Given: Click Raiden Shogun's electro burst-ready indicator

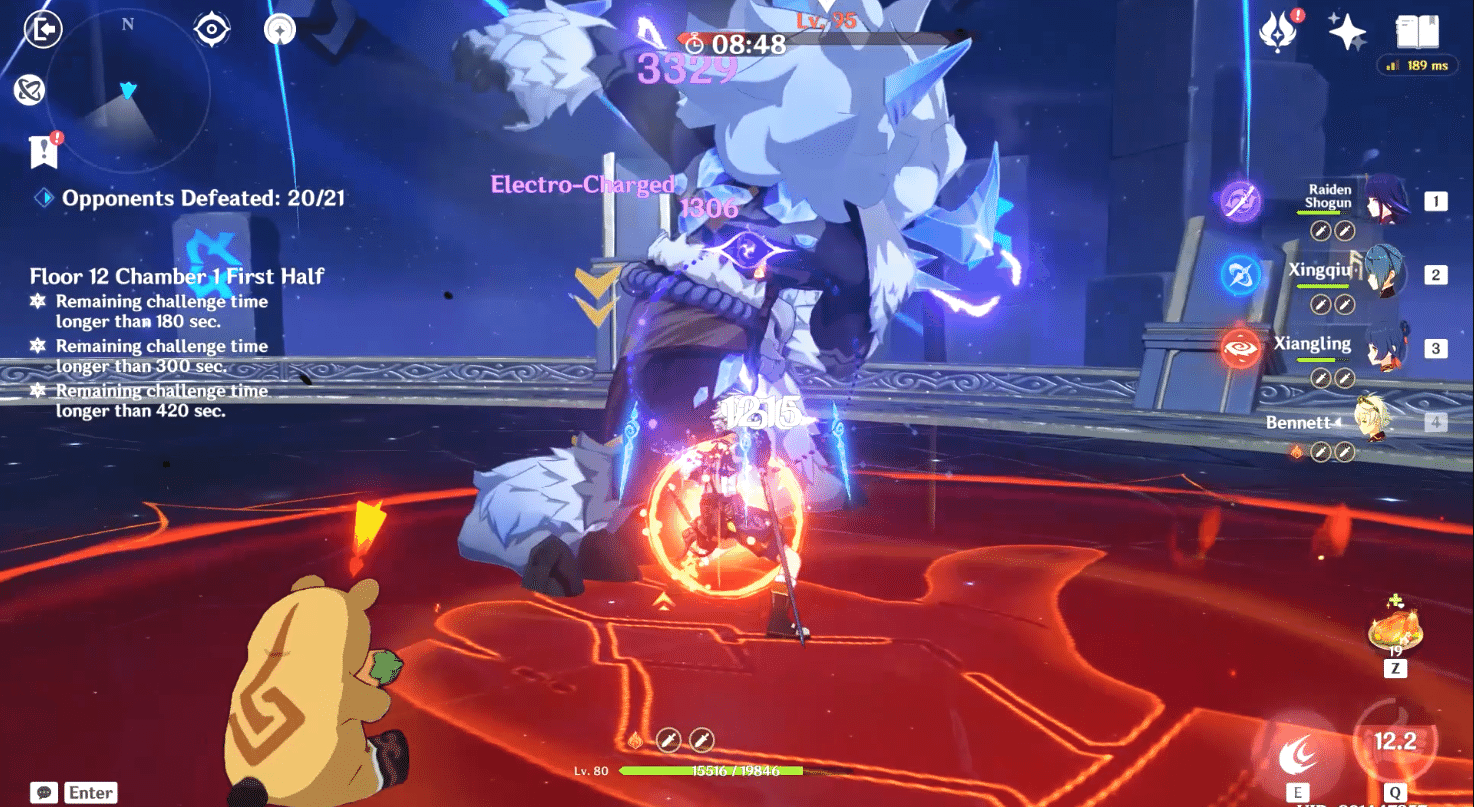Looking at the screenshot, I should click(1239, 198).
